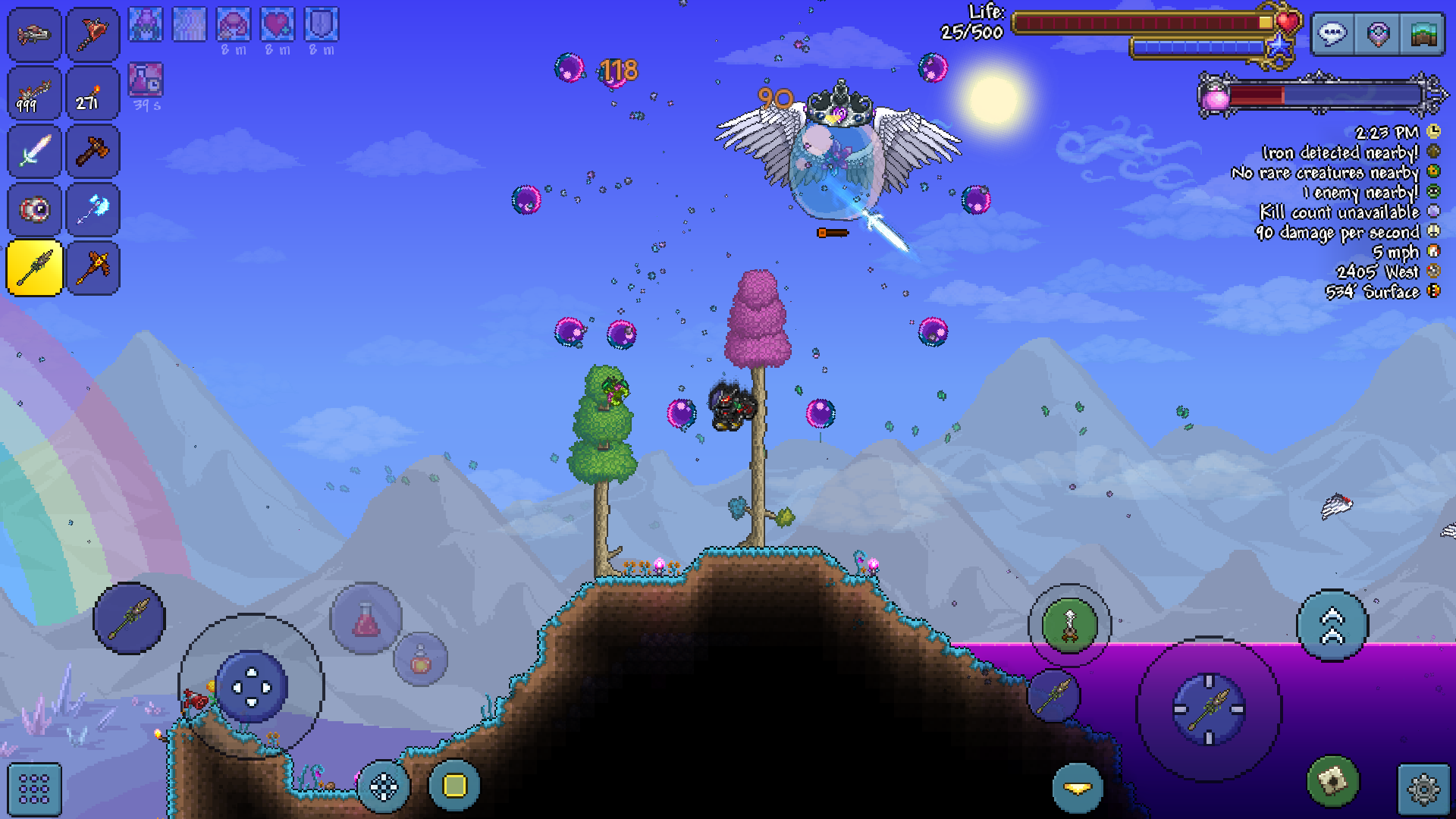Viewport: 1456px width, 819px height.
Task: Turn off the shield buff icon
Action: pos(319,23)
